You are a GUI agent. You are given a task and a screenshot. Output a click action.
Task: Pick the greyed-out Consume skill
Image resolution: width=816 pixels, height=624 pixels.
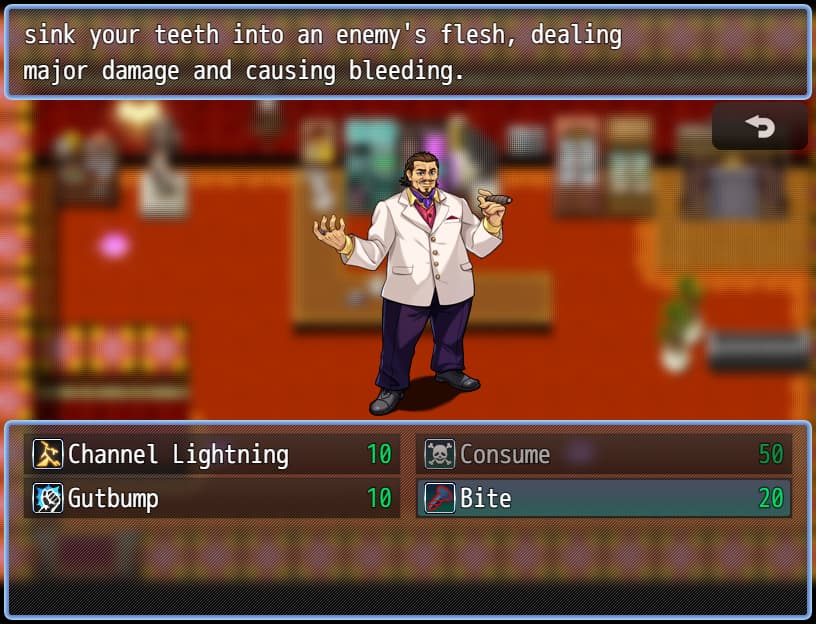[604, 454]
